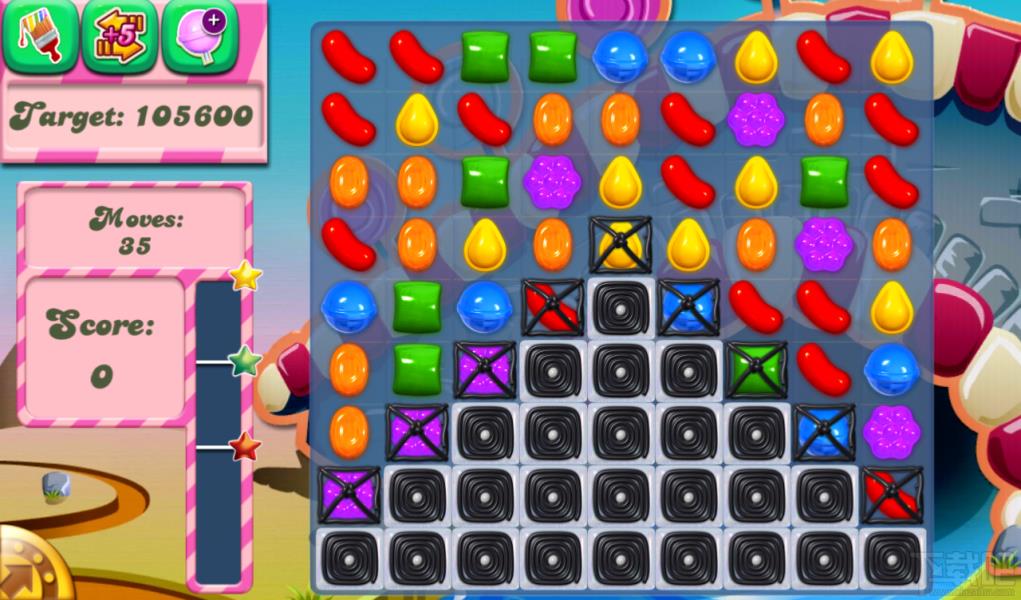Activate the paint brush booster

tap(40, 36)
